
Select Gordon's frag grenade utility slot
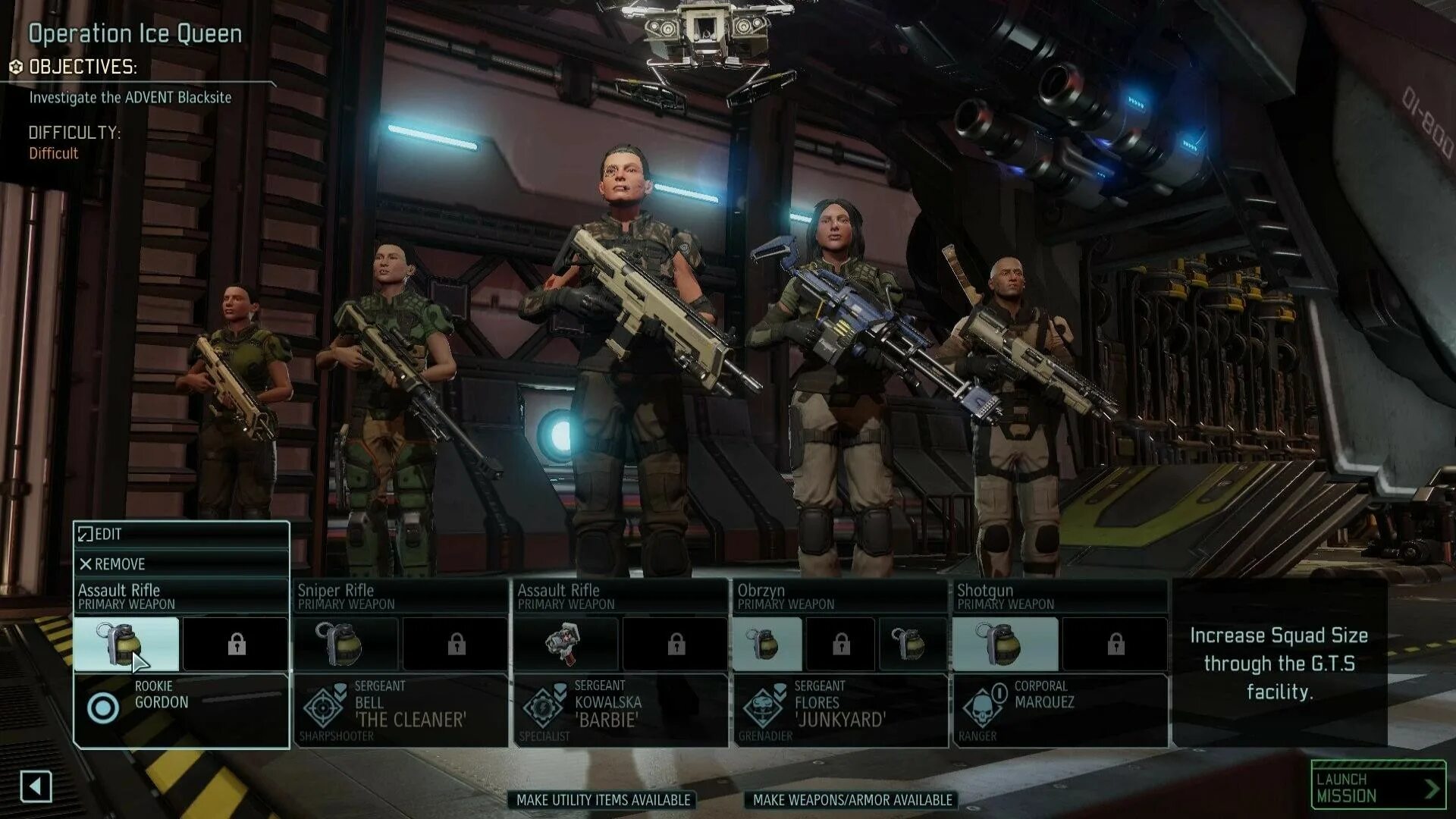[x=127, y=644]
